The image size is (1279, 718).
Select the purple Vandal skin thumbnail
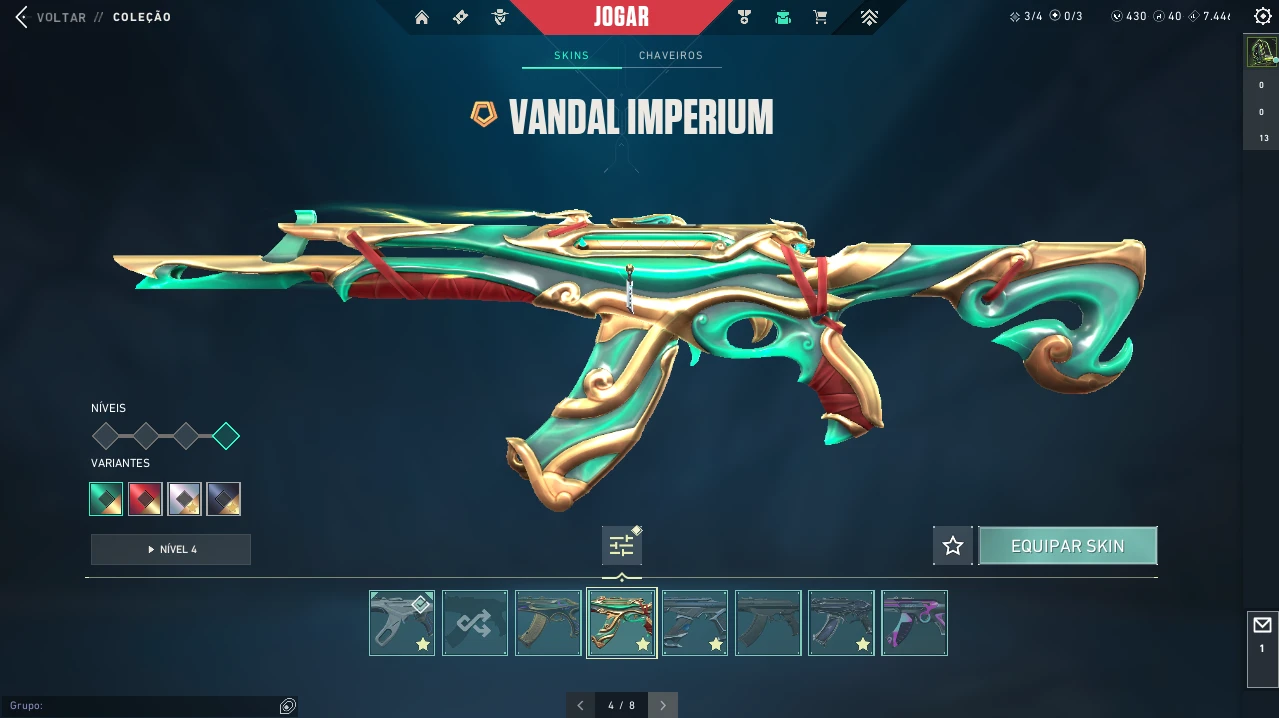pos(914,623)
